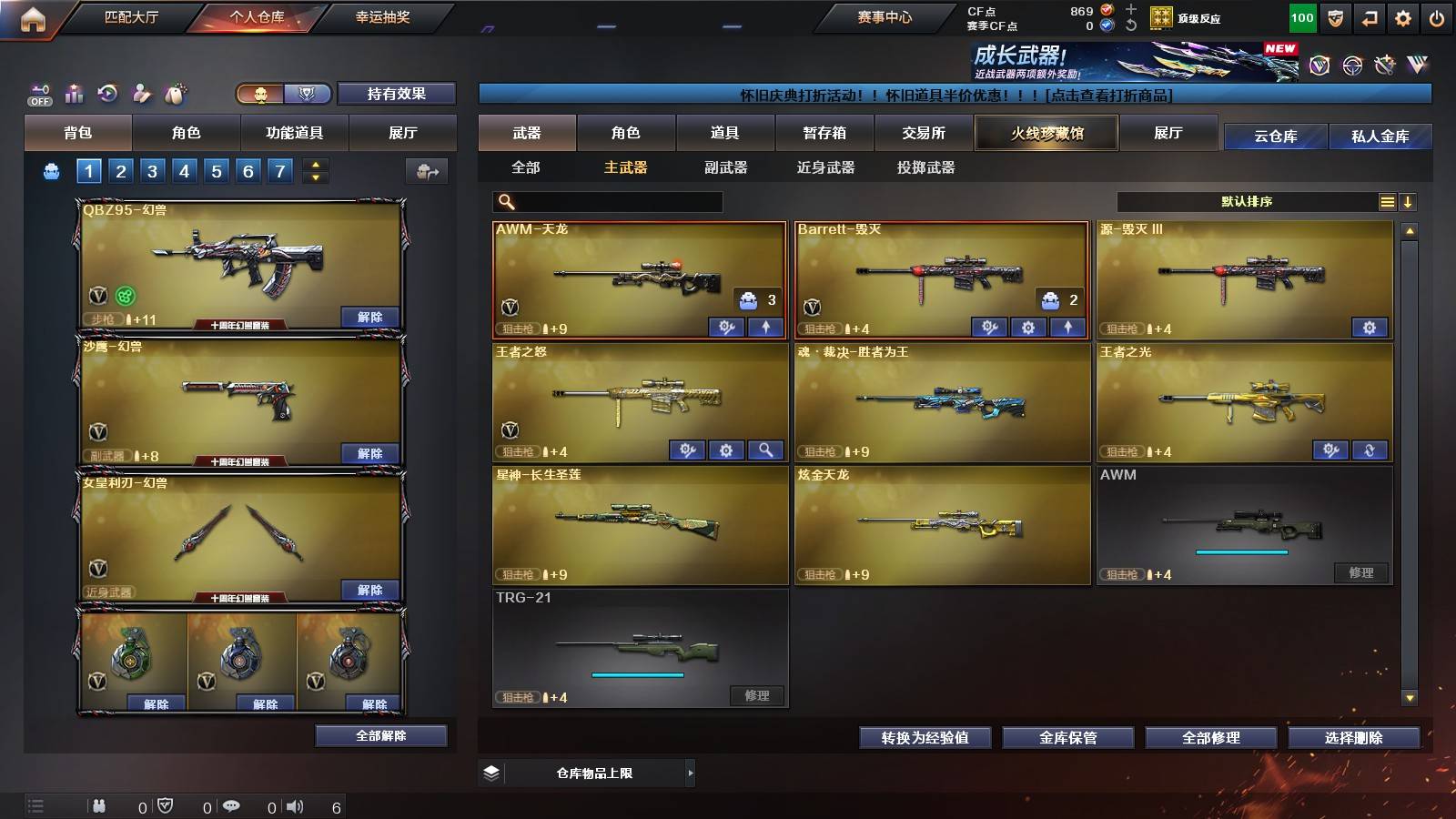Open the 默认排序 sort dropdown

click(x=1247, y=201)
